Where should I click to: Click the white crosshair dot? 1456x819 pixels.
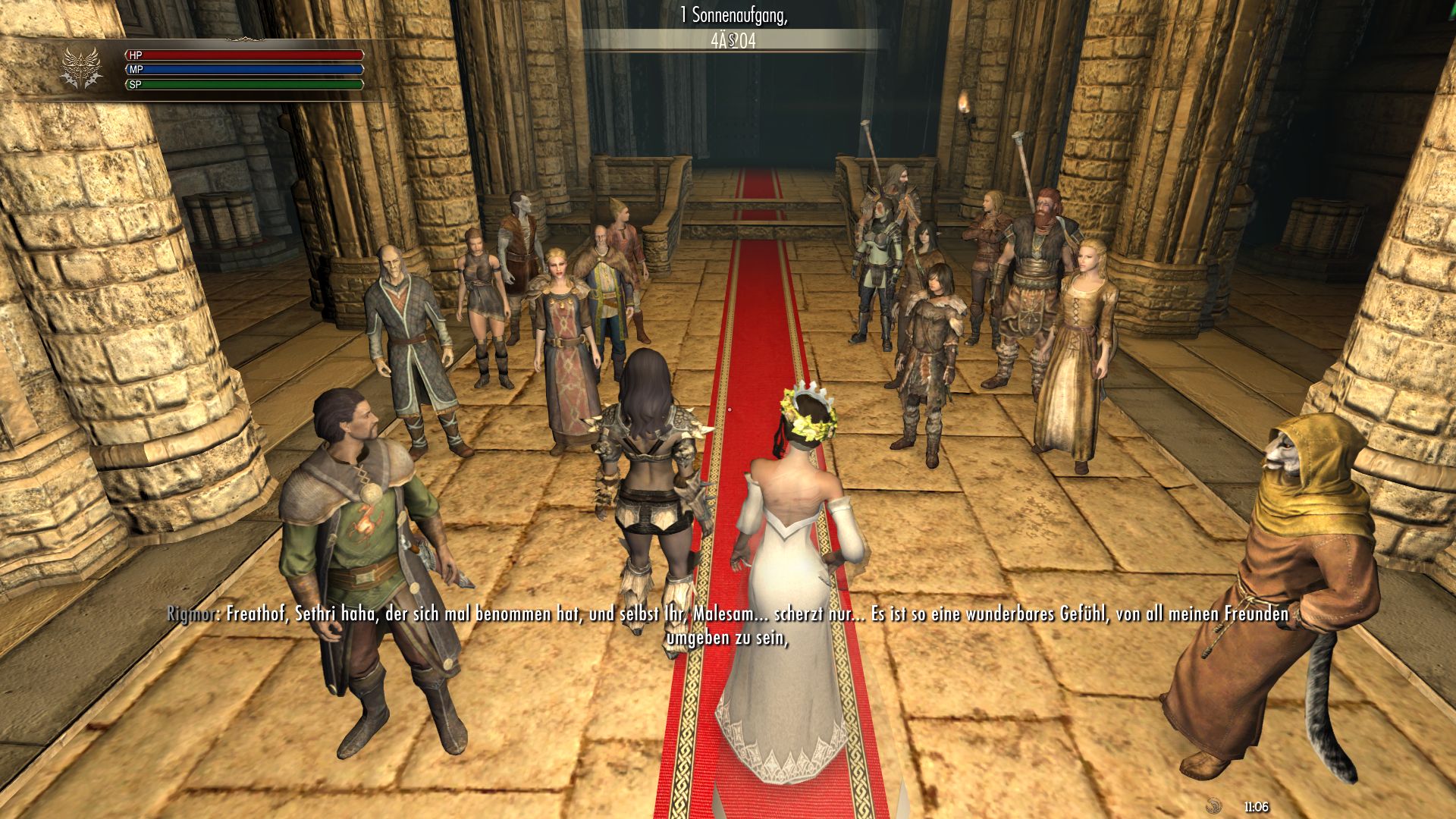(730, 408)
